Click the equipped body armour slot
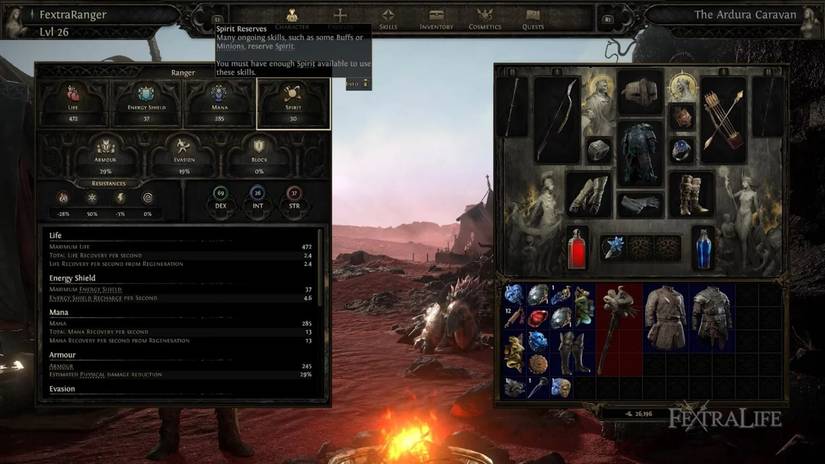The height and width of the screenshot is (464, 825). pos(639,153)
